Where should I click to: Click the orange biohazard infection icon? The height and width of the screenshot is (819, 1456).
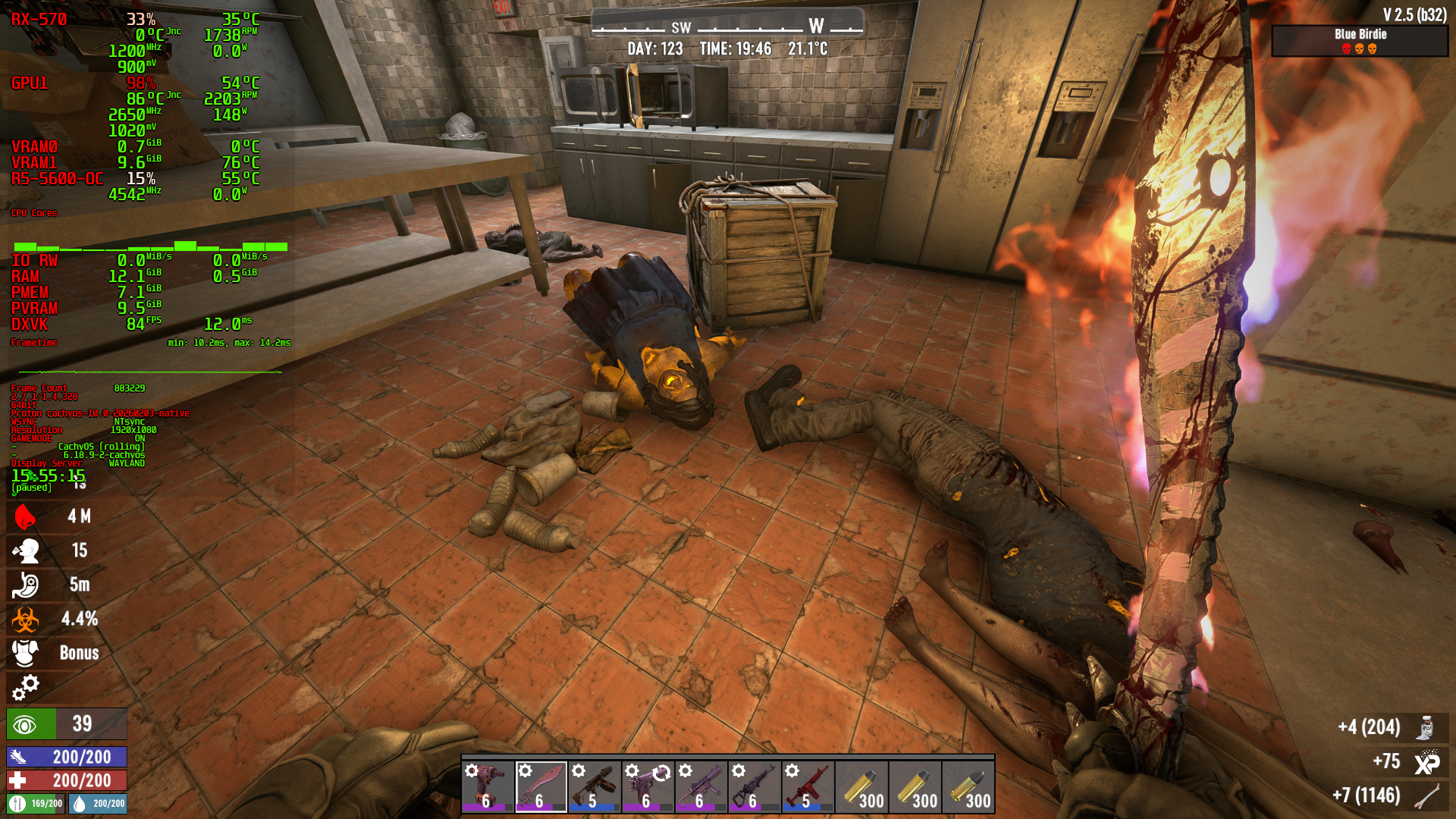click(26, 619)
